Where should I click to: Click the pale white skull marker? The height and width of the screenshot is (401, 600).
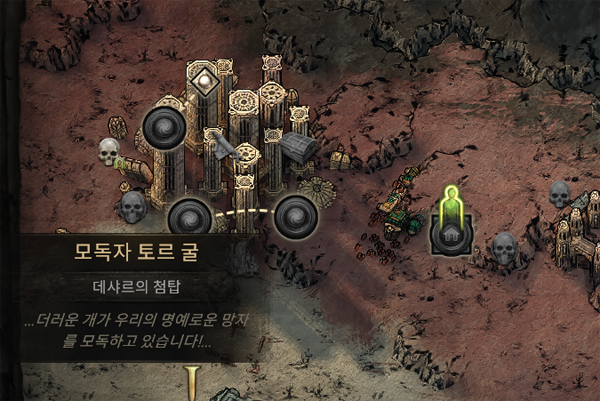click(x=109, y=152)
